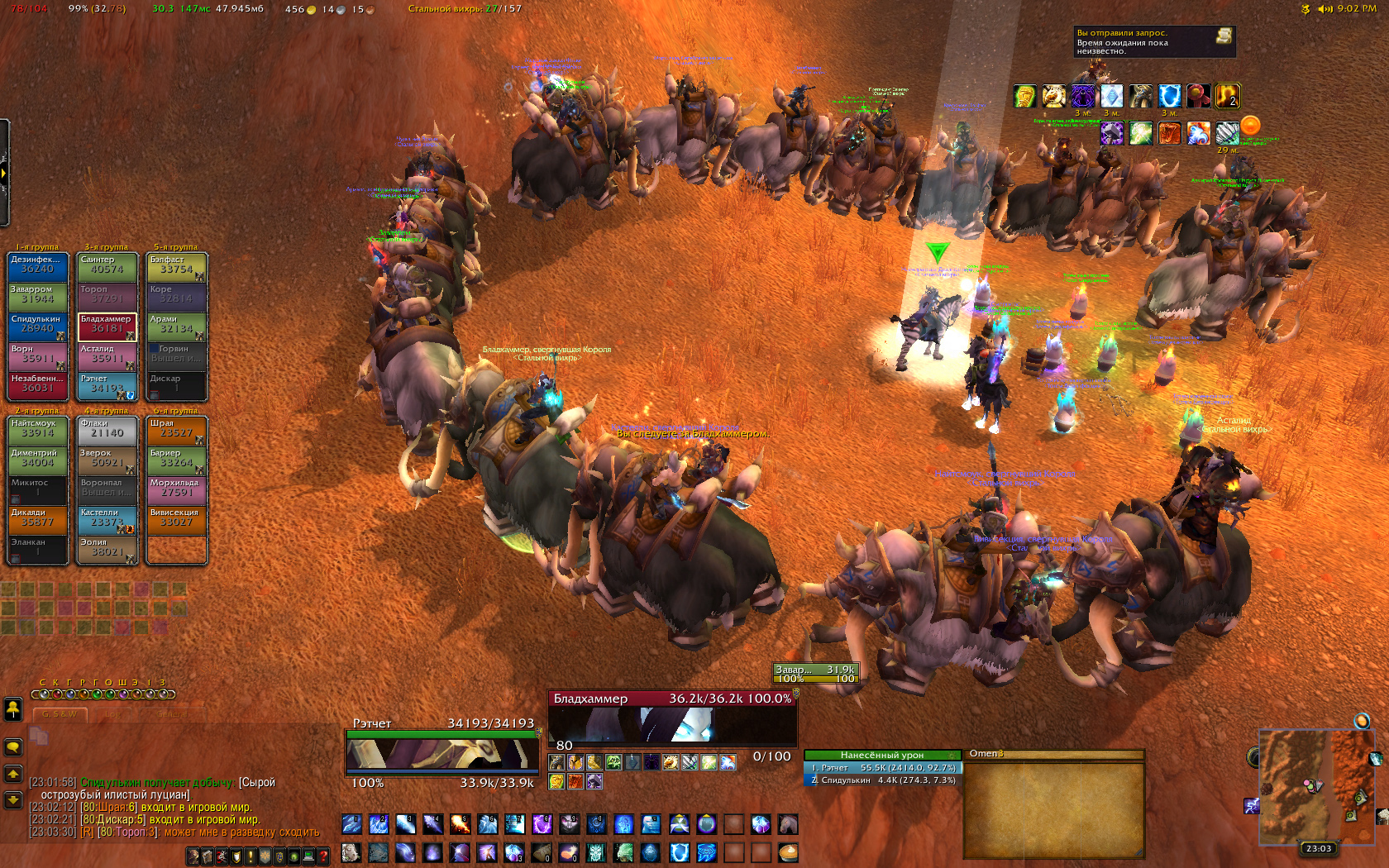This screenshot has width=1389, height=868.
Task: Click the Бладхаммер target frame
Action: (672, 718)
